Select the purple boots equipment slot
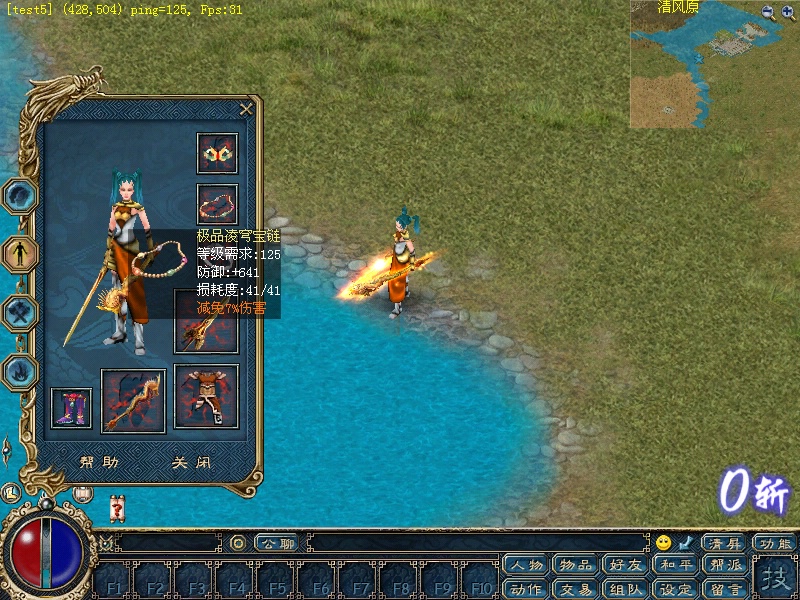 (x=71, y=408)
